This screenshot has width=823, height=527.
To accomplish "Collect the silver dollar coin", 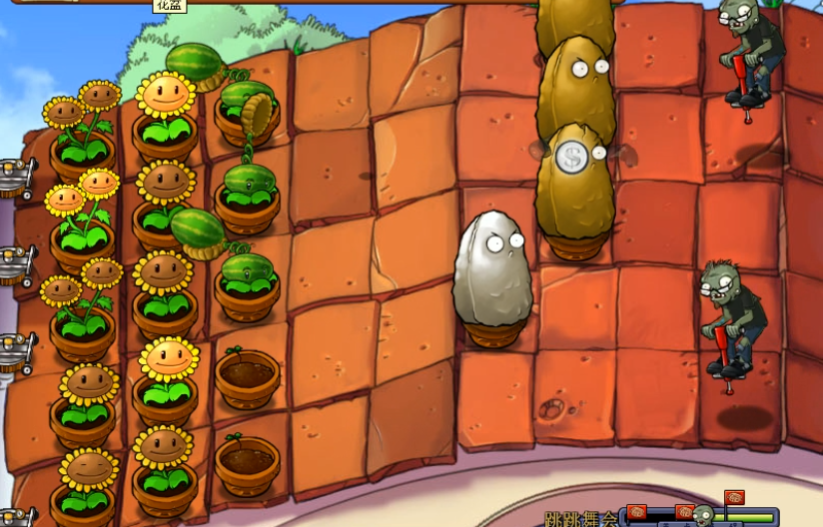I will [572, 157].
